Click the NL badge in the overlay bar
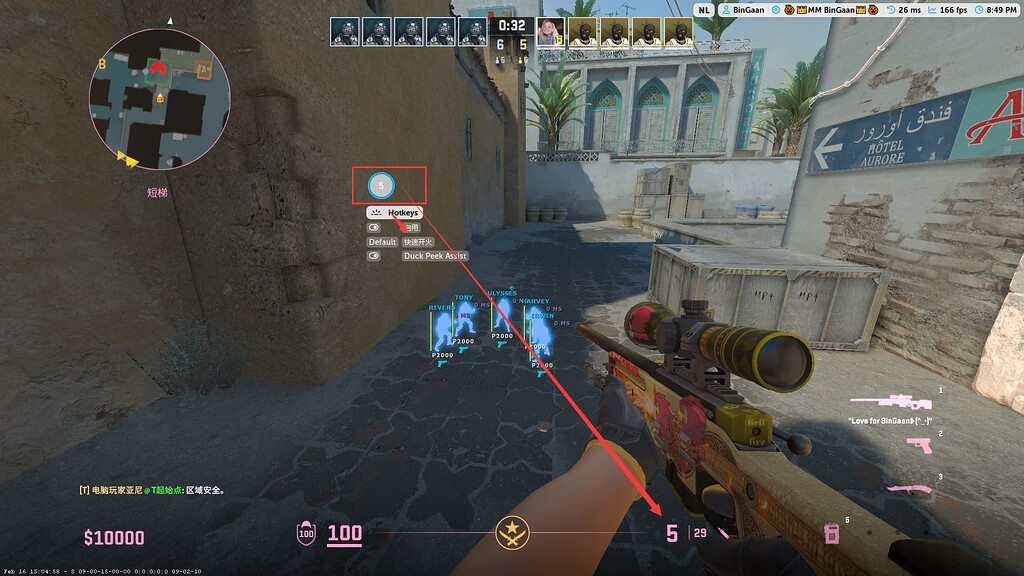Viewport: 1024px width, 576px height. [x=705, y=9]
